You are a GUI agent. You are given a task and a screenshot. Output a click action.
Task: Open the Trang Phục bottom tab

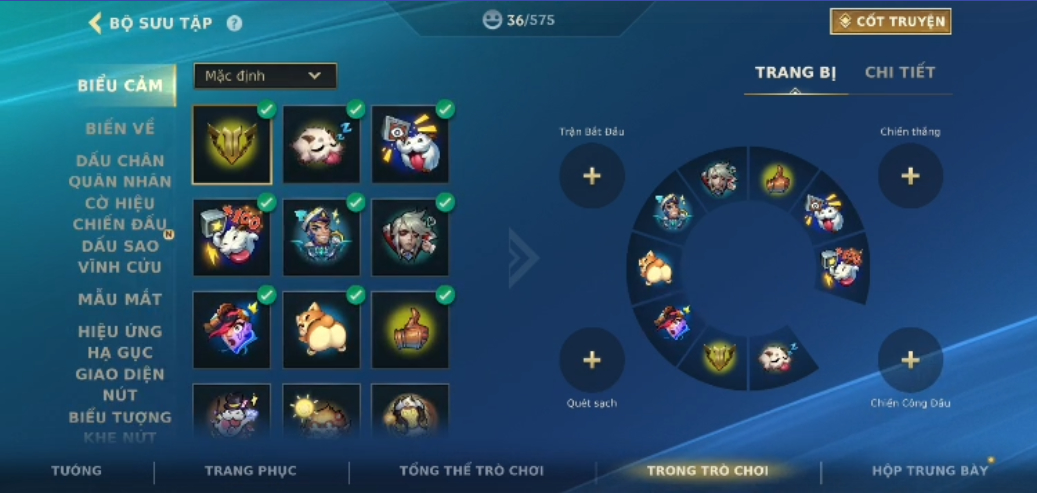pyautogui.click(x=250, y=471)
